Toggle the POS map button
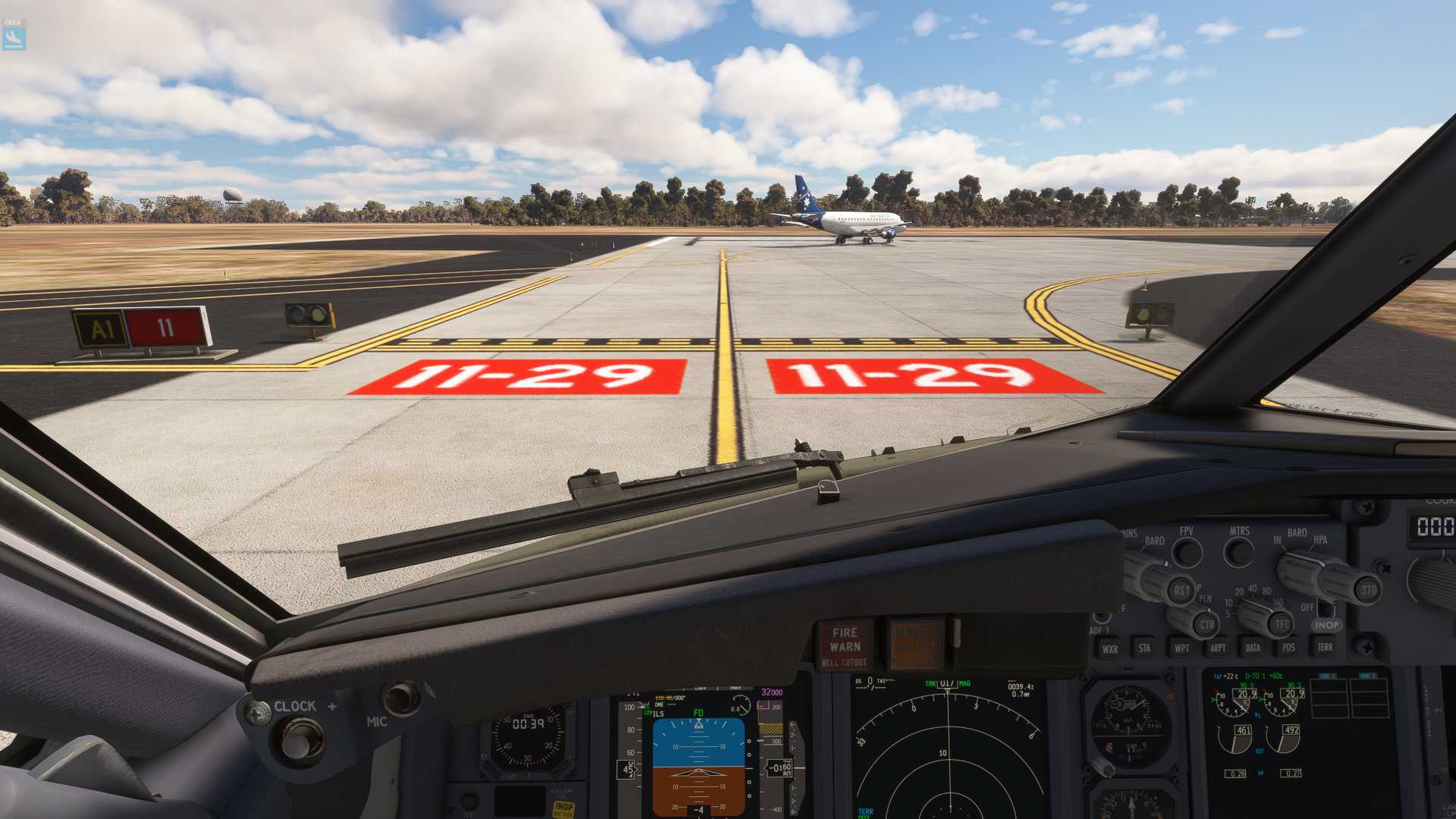 click(x=1288, y=648)
